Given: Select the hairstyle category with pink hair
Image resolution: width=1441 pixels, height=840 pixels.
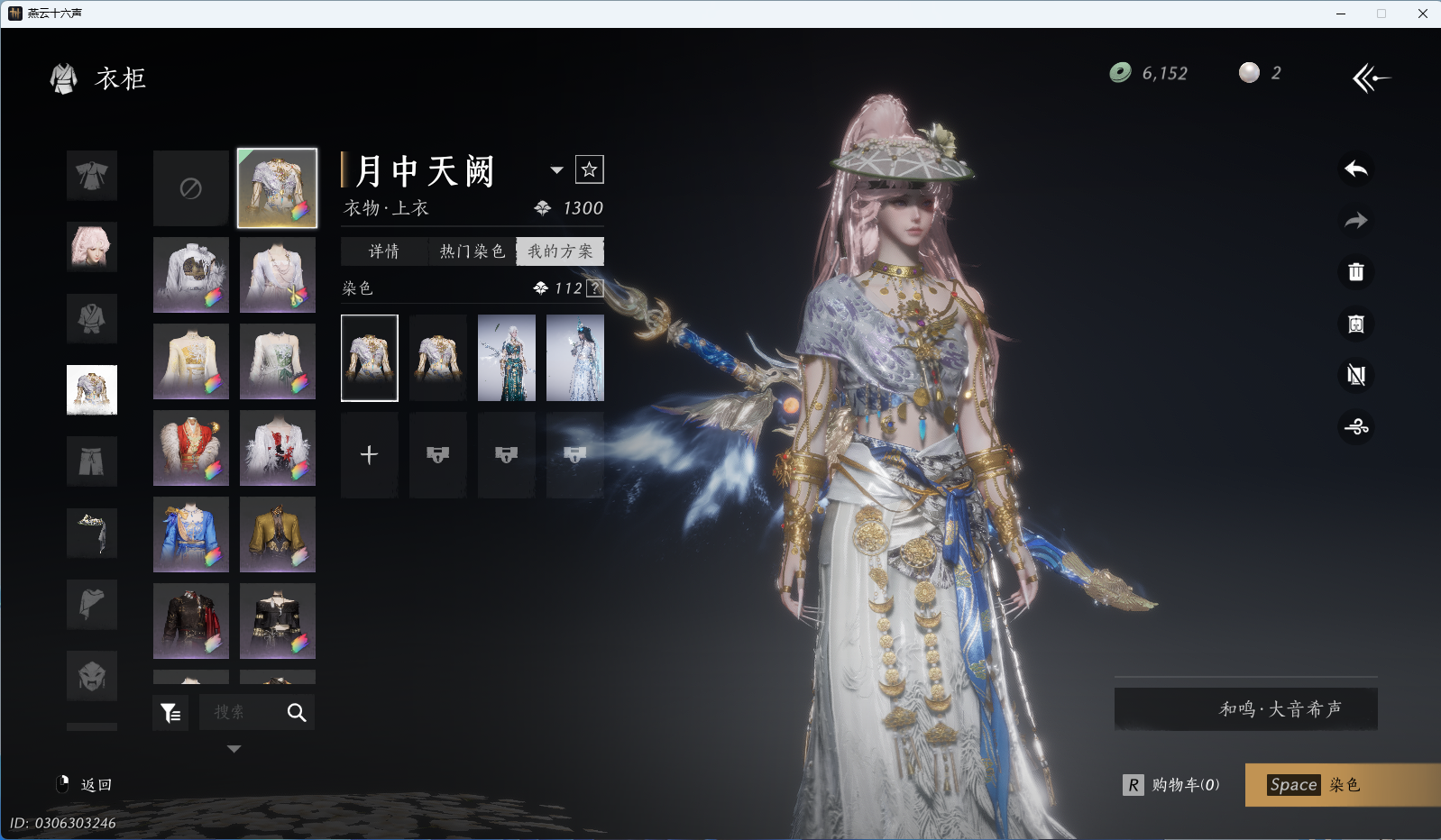Looking at the screenshot, I should tap(92, 246).
